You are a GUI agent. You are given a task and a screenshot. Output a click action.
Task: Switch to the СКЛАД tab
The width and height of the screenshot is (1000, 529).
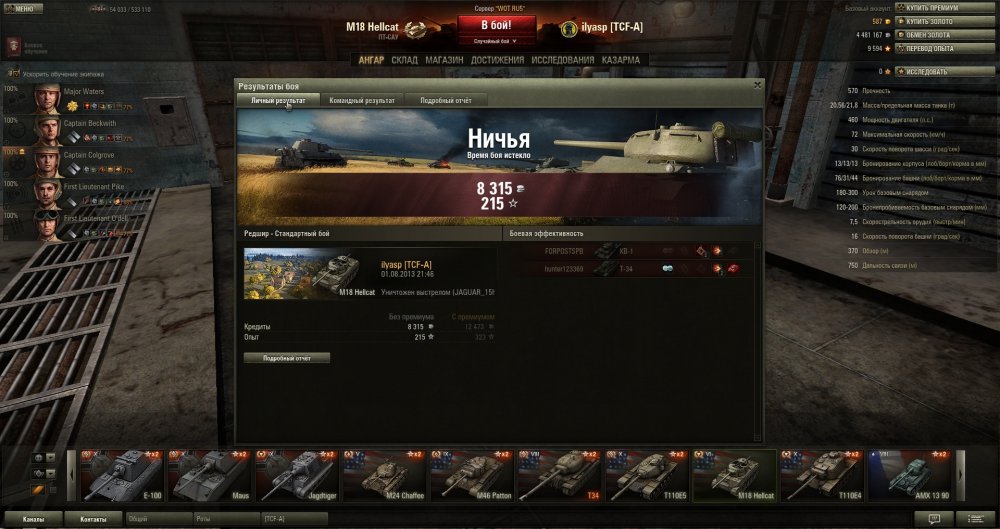(405, 60)
